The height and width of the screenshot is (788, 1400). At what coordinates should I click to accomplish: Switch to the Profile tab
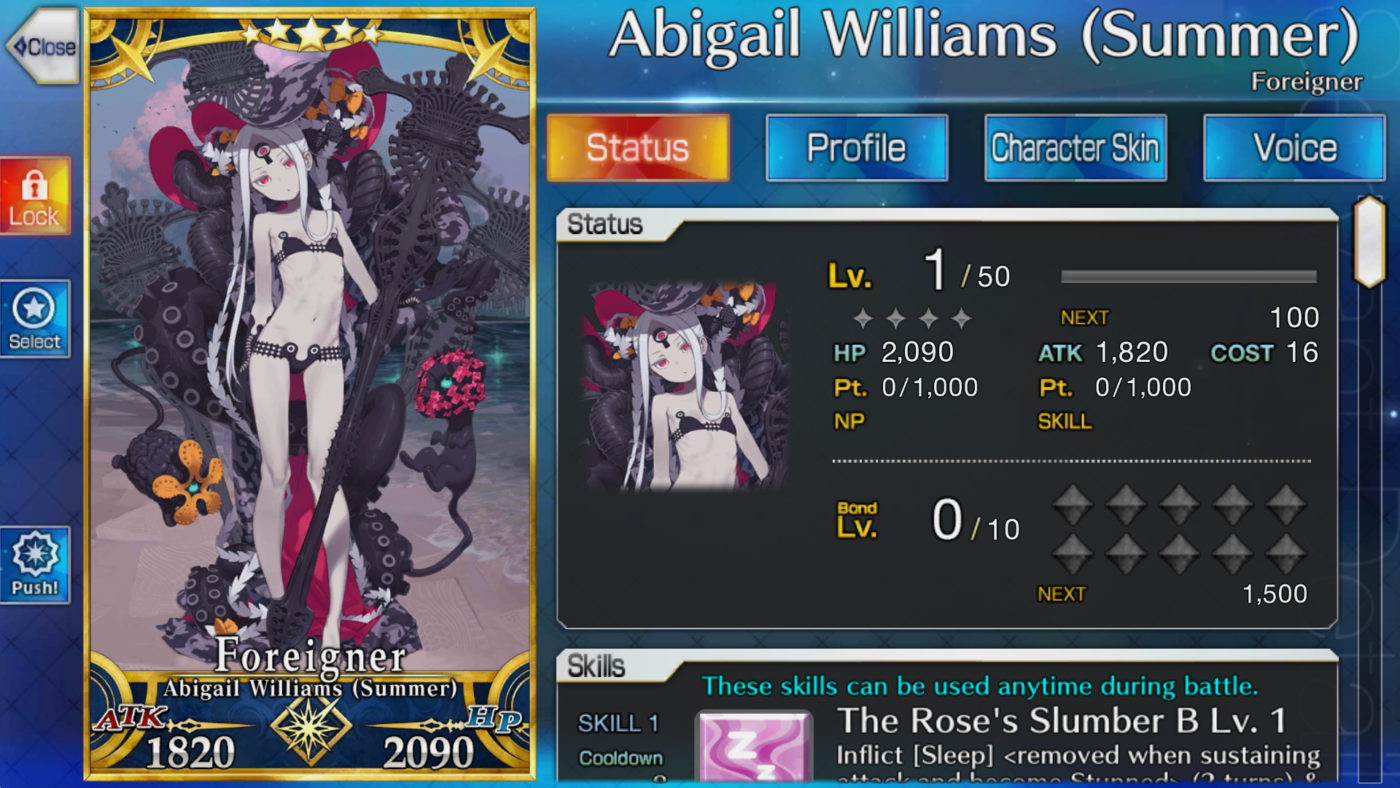tap(856, 147)
